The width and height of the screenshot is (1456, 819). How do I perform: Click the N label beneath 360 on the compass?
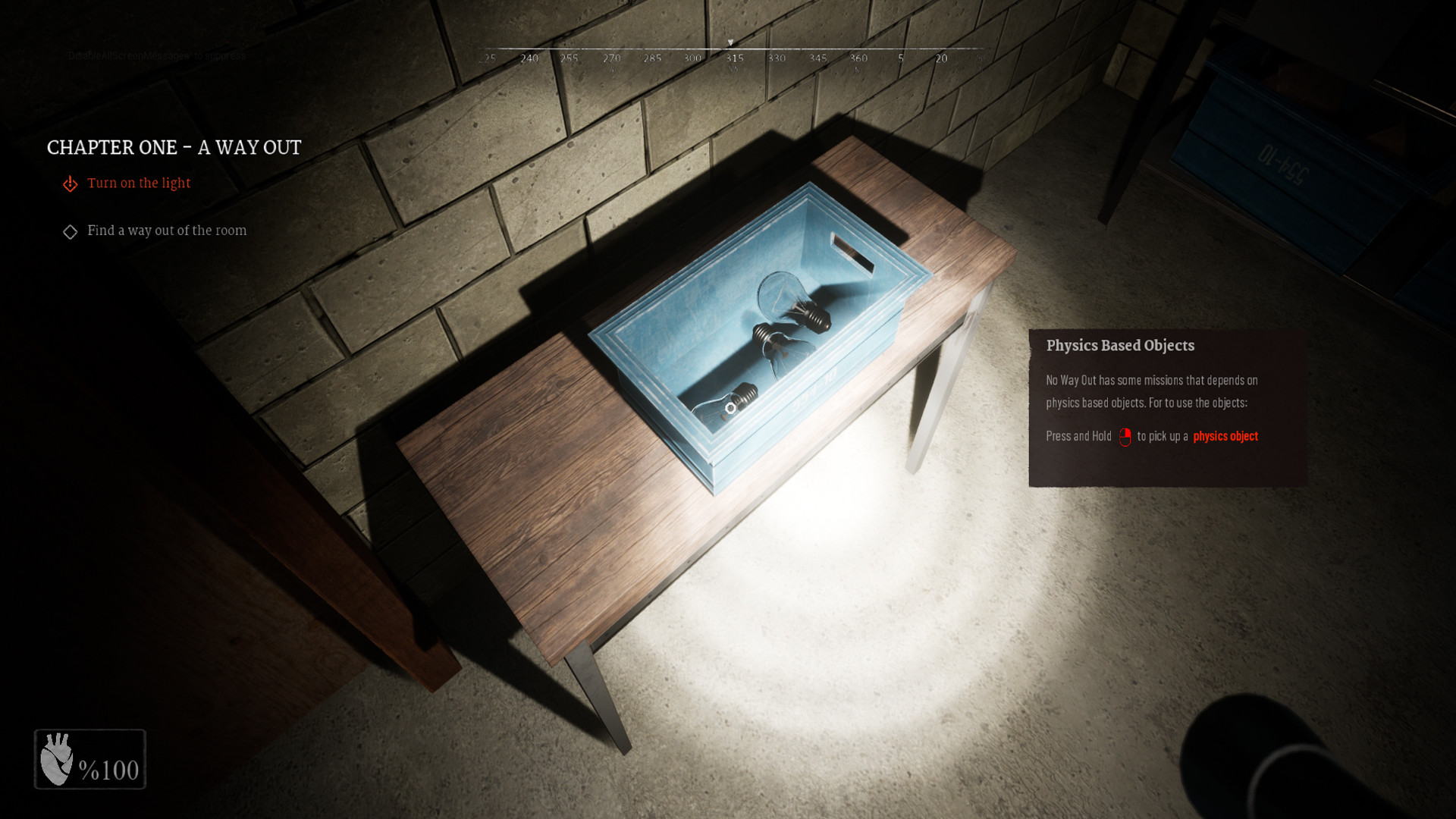click(856, 67)
